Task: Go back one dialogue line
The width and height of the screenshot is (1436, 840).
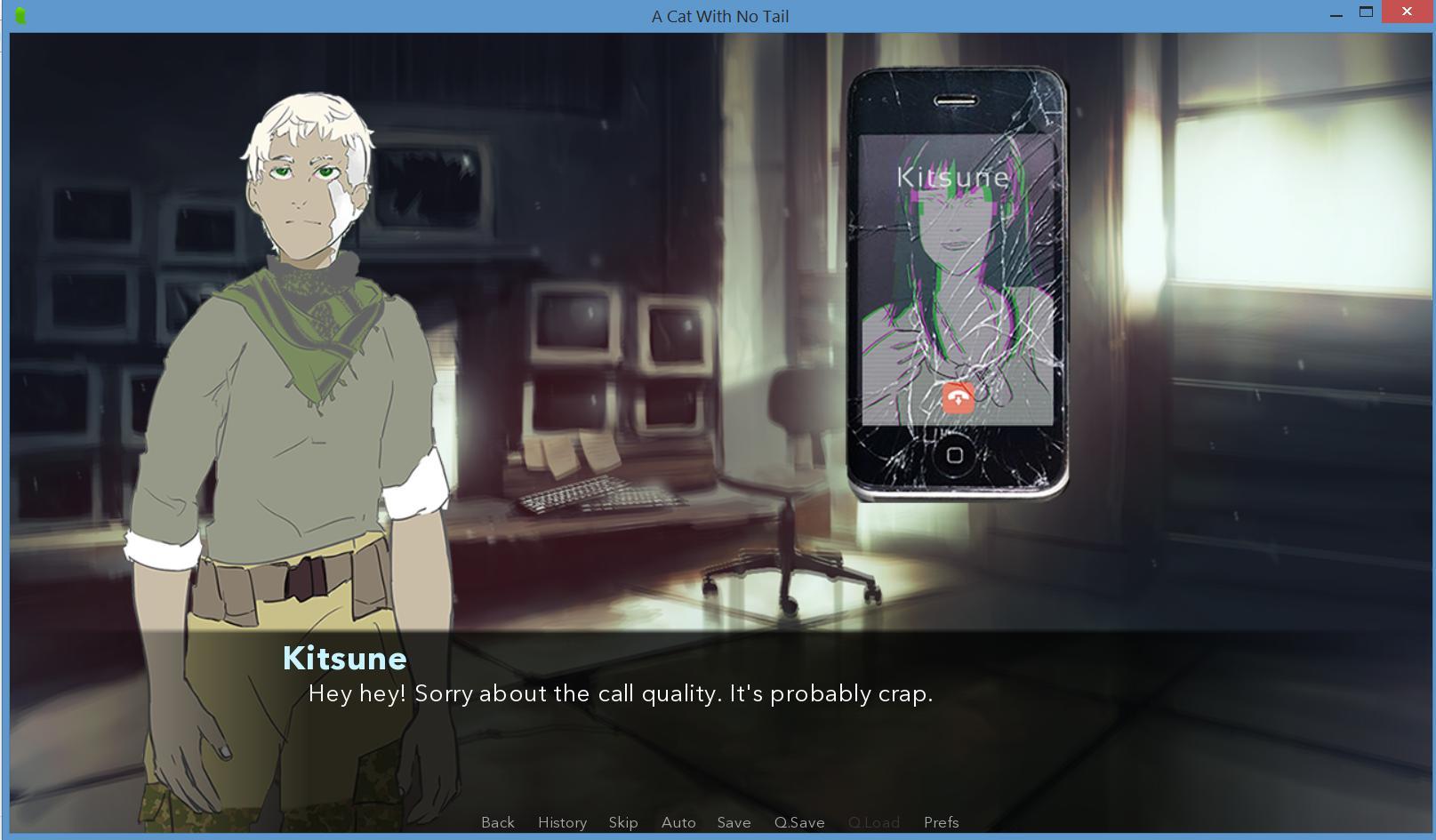Action: [x=498, y=822]
